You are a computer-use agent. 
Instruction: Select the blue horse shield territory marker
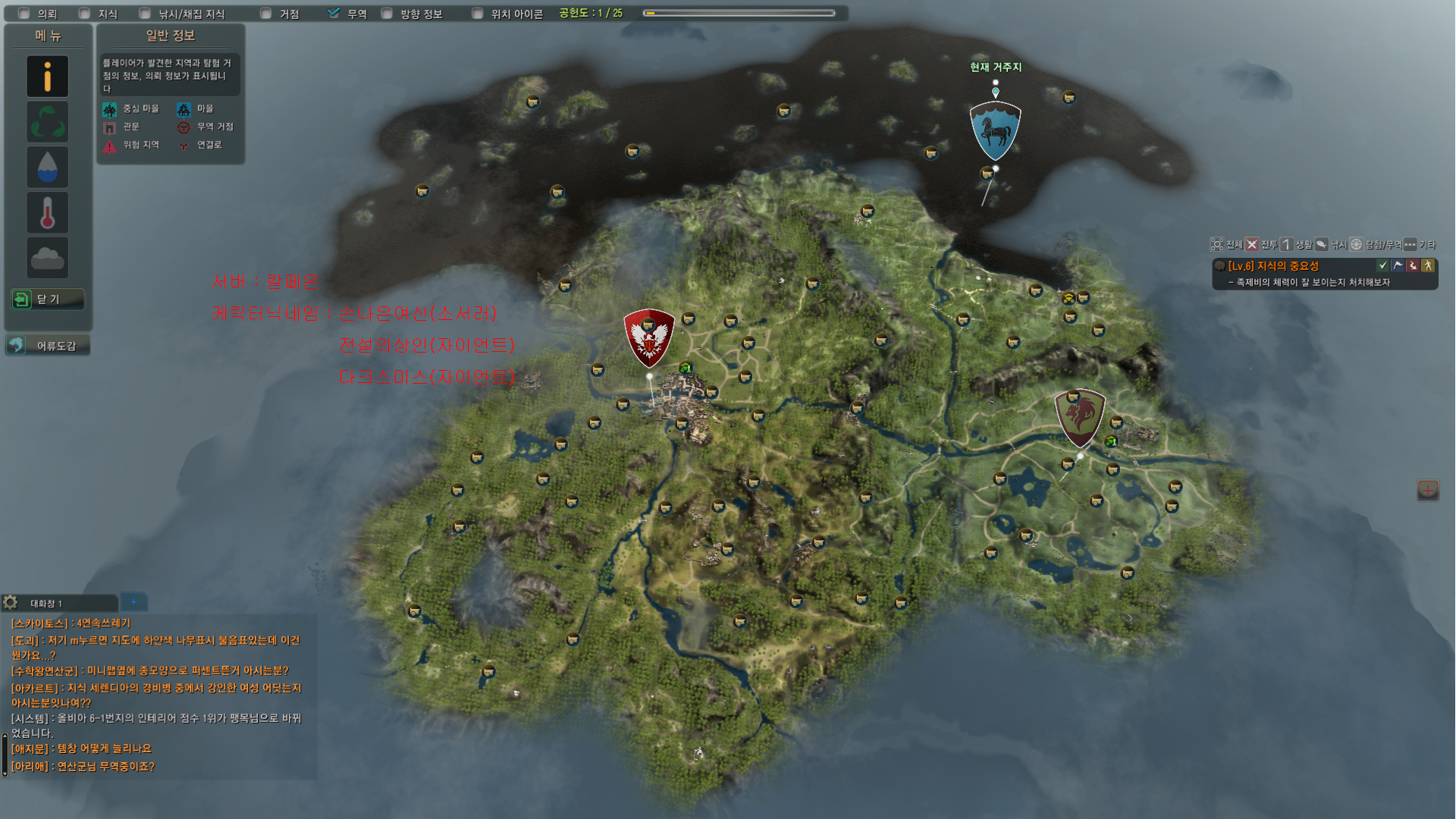(995, 130)
